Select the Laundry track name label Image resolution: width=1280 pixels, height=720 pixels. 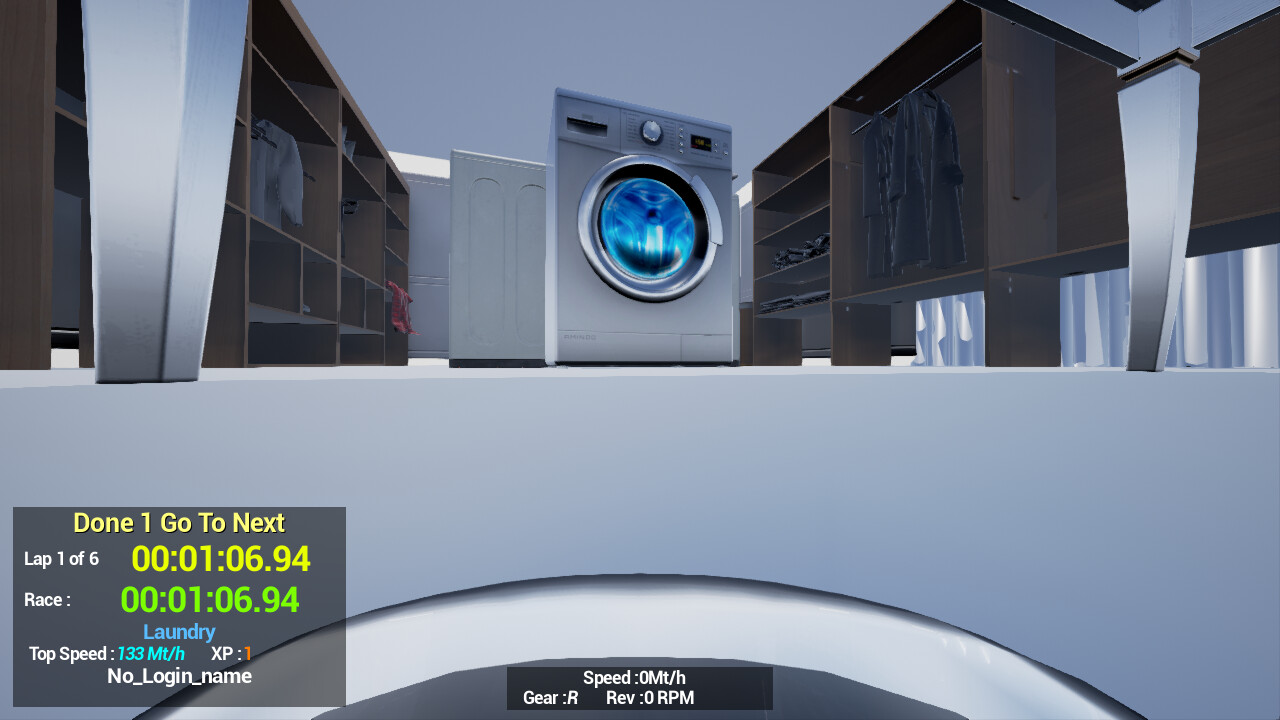click(178, 631)
